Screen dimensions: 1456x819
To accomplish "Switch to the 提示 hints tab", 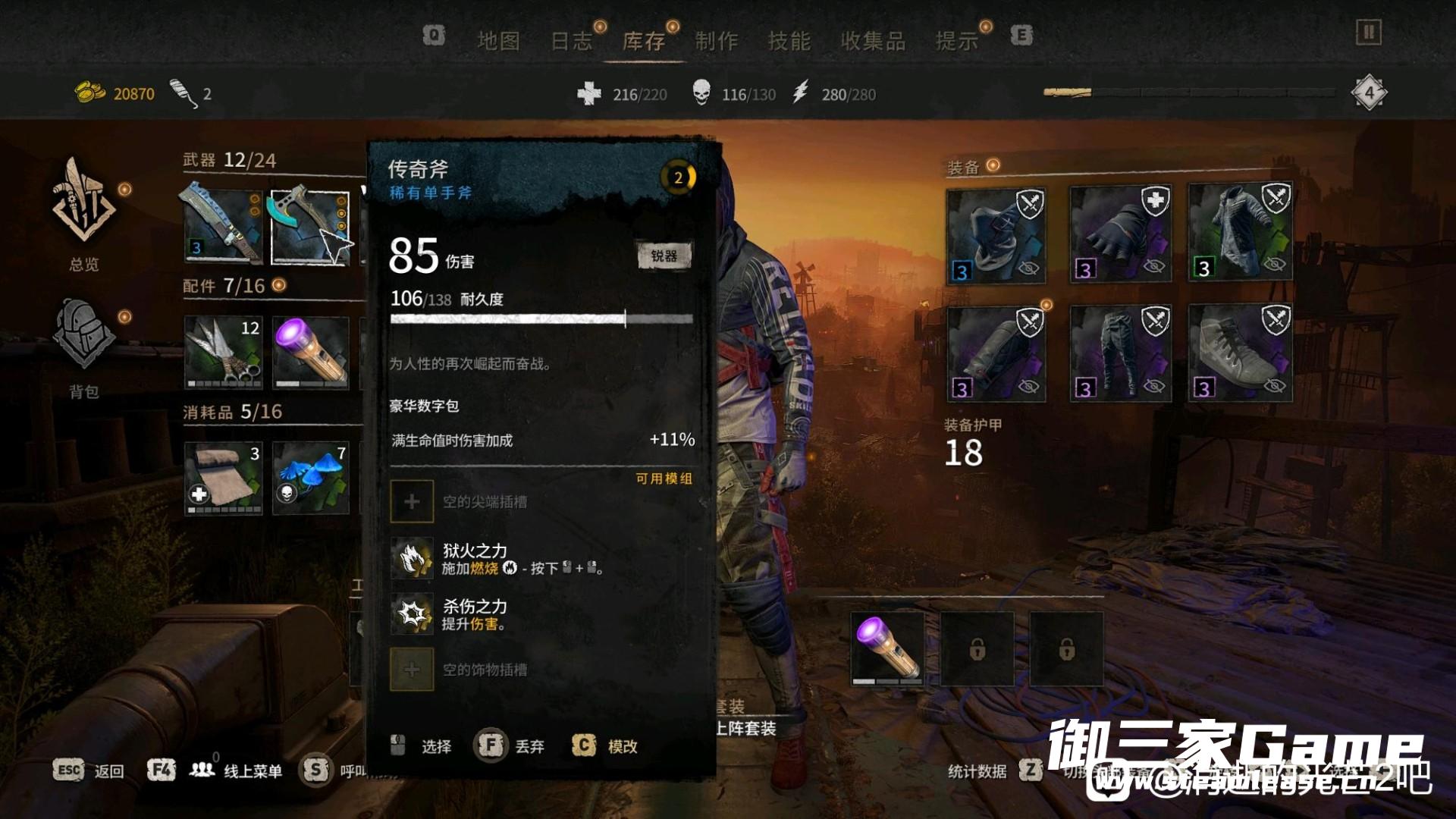I will [957, 41].
